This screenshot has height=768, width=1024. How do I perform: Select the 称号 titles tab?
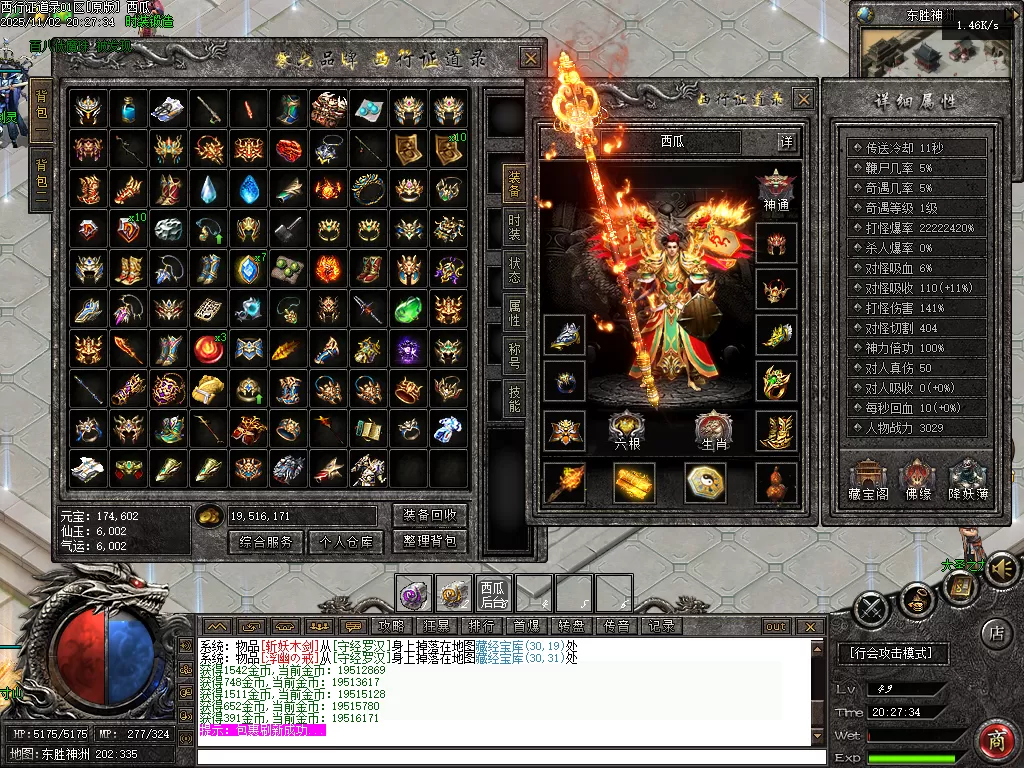[514, 354]
